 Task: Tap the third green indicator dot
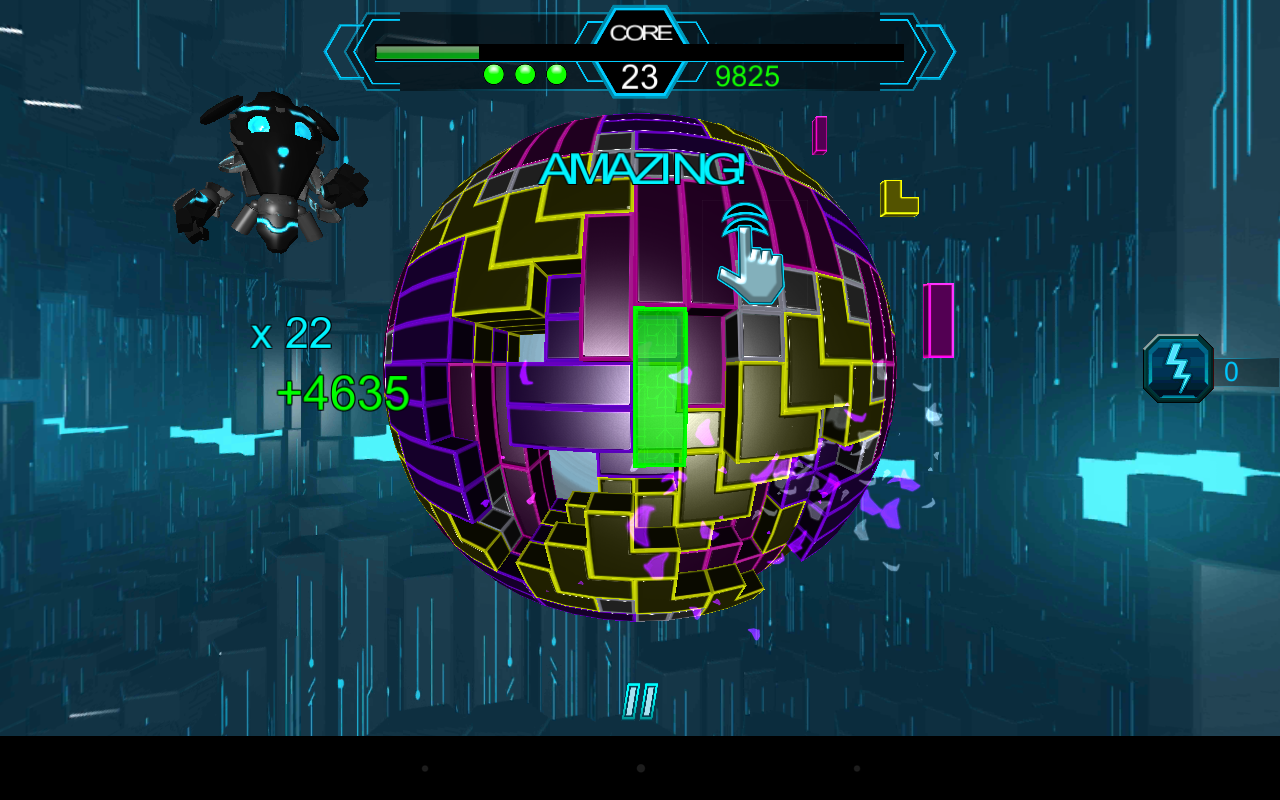click(556, 72)
